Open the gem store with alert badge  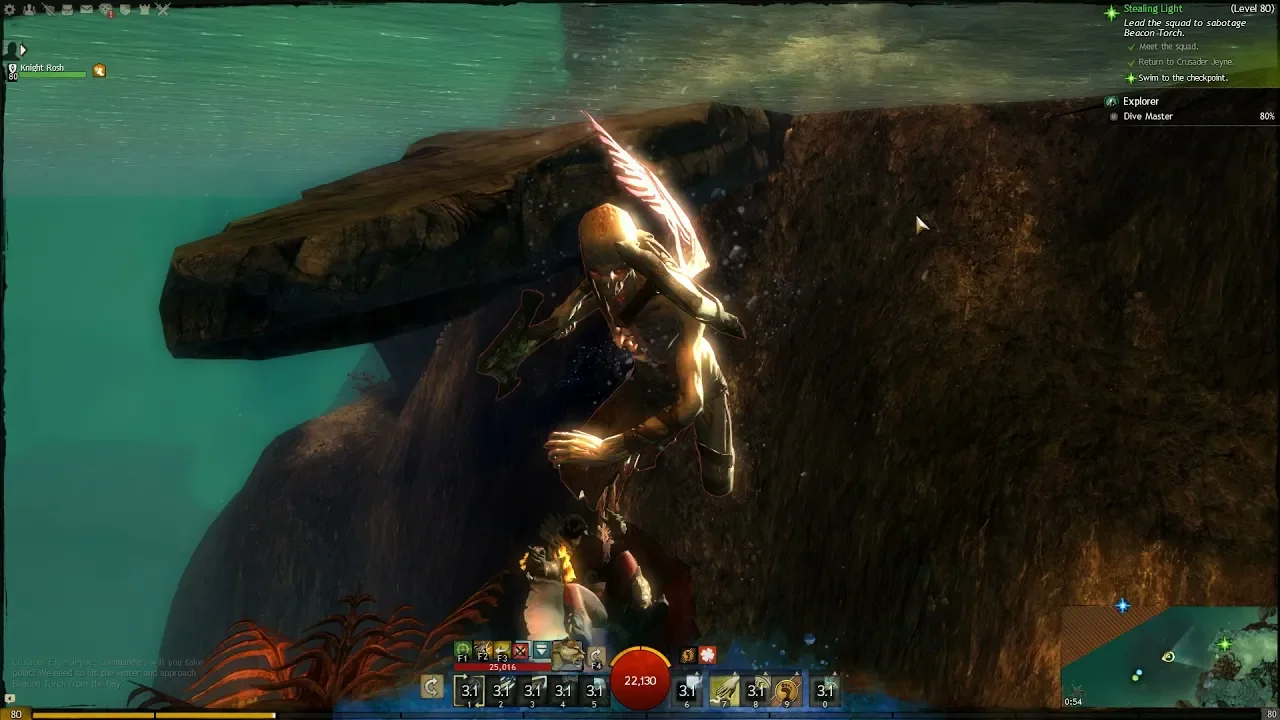(x=105, y=10)
